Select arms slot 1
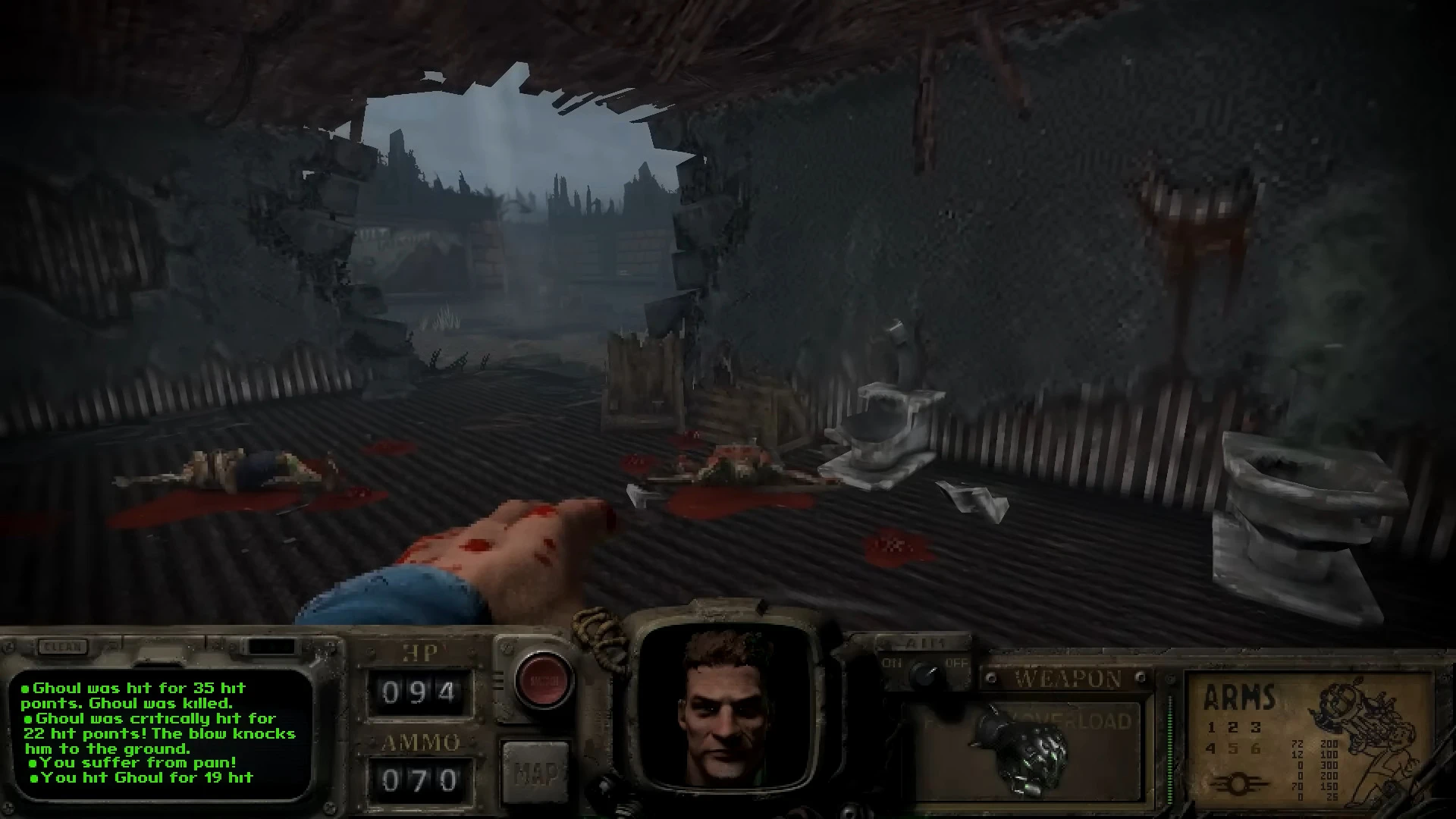The width and height of the screenshot is (1456, 819). pyautogui.click(x=1212, y=728)
